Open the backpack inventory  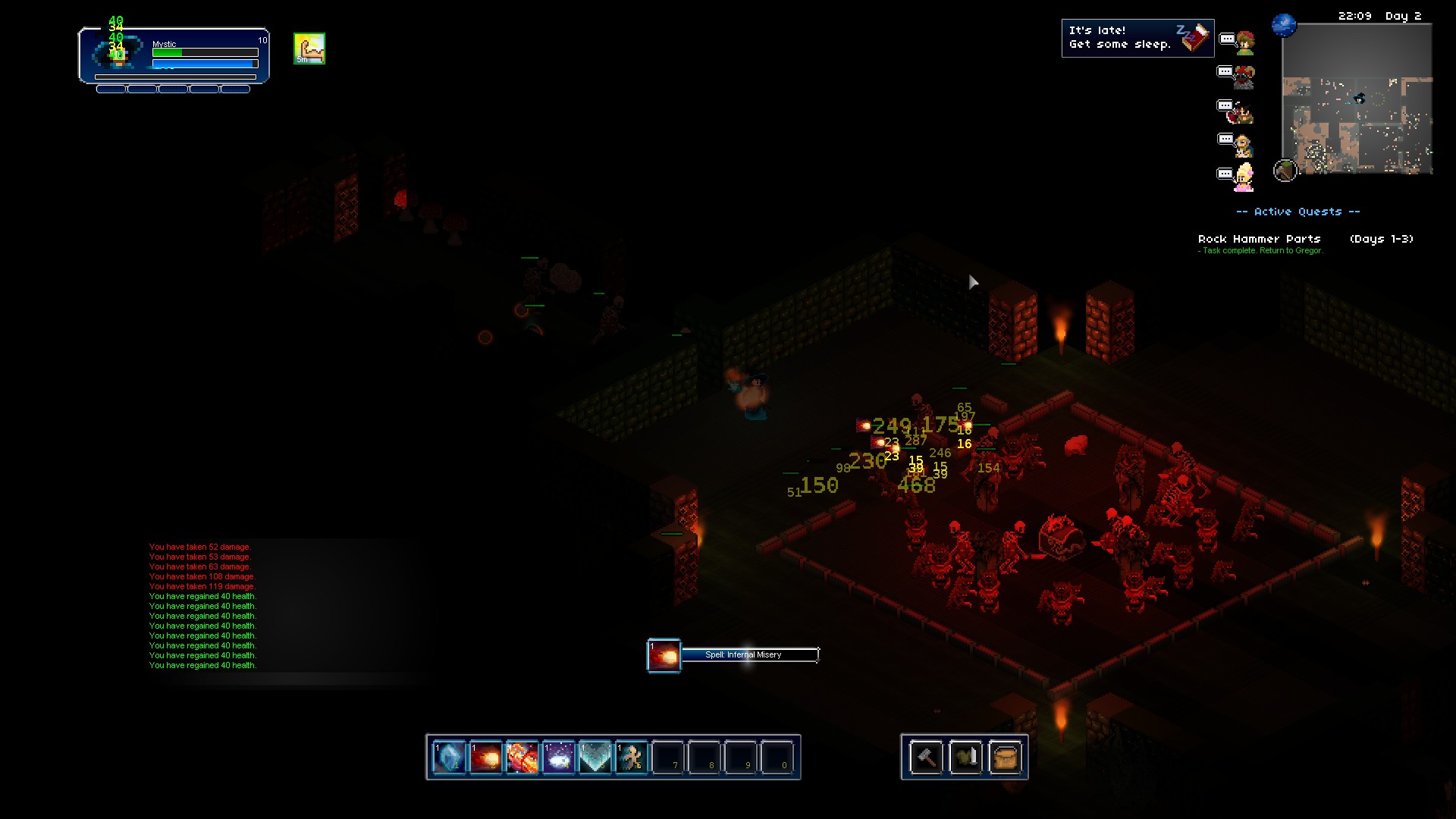tap(1005, 757)
